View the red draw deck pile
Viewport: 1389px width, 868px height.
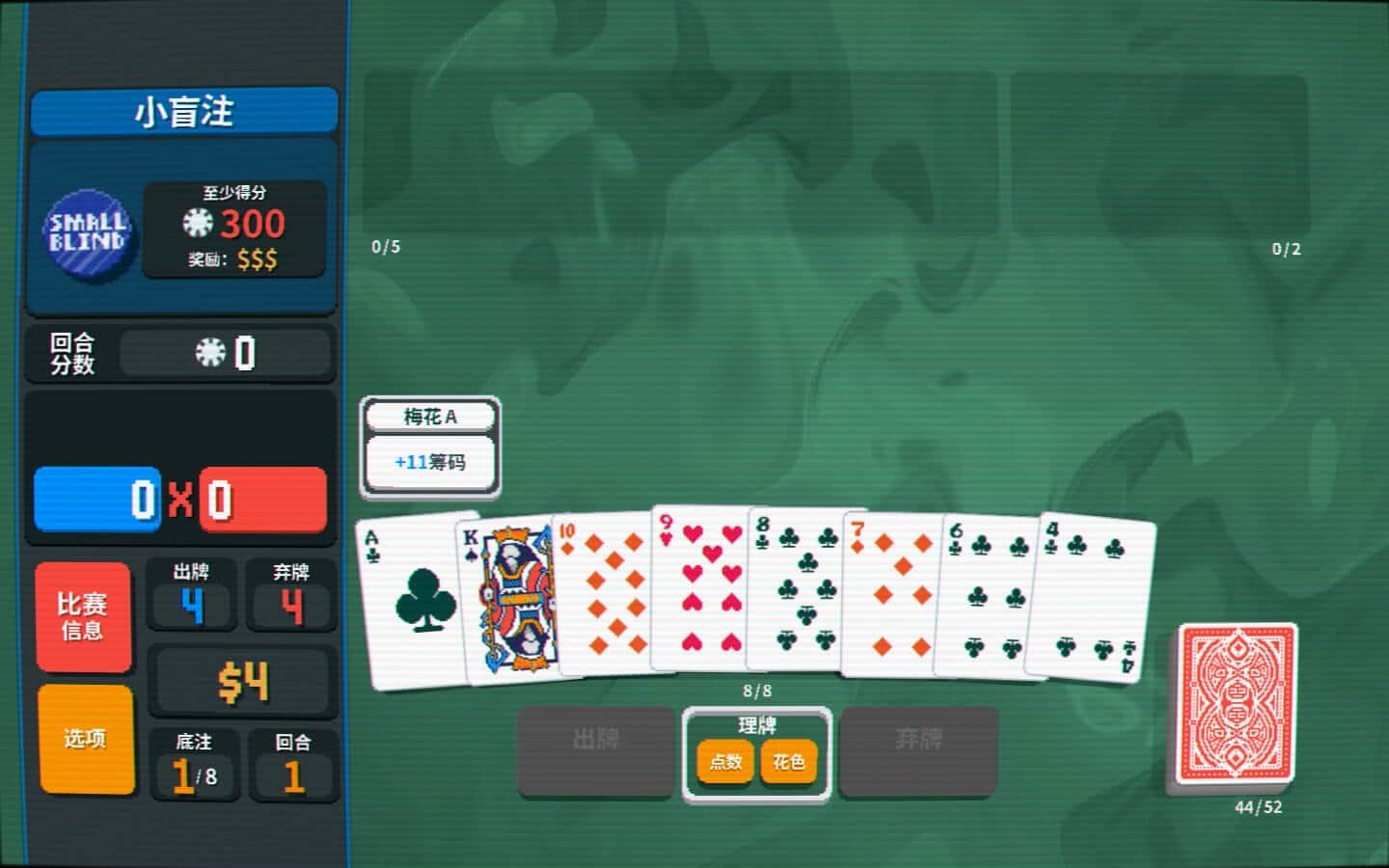tap(1236, 703)
